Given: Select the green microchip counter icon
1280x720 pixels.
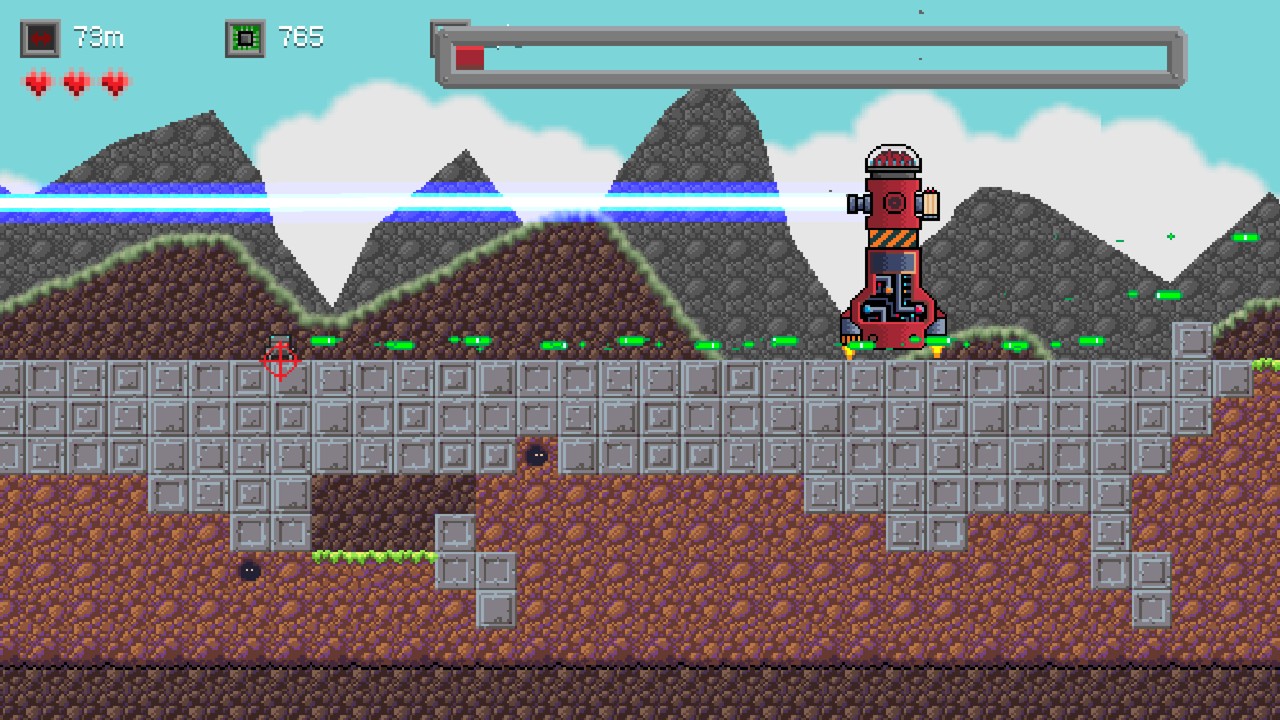Looking at the screenshot, I should coord(245,37).
